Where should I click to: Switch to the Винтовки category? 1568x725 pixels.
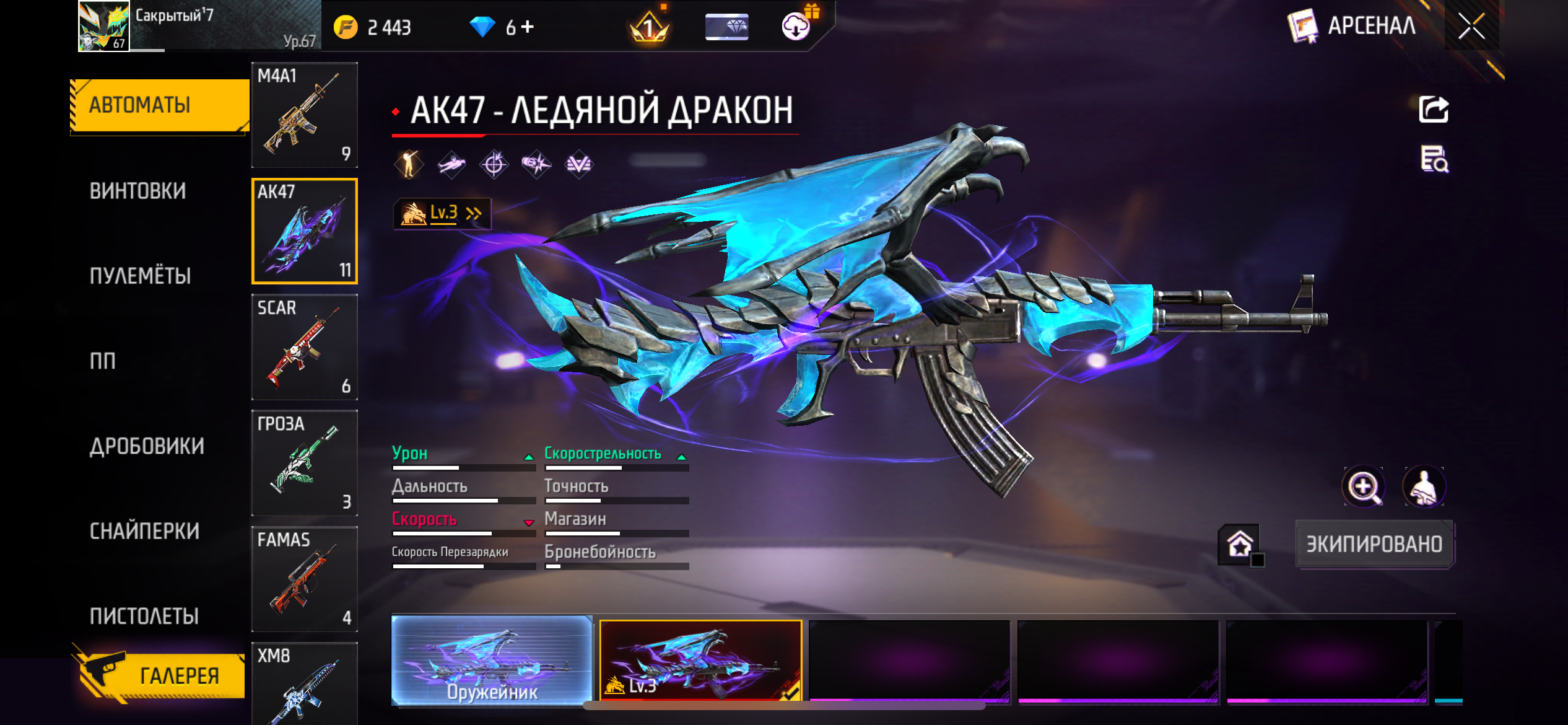coord(137,191)
